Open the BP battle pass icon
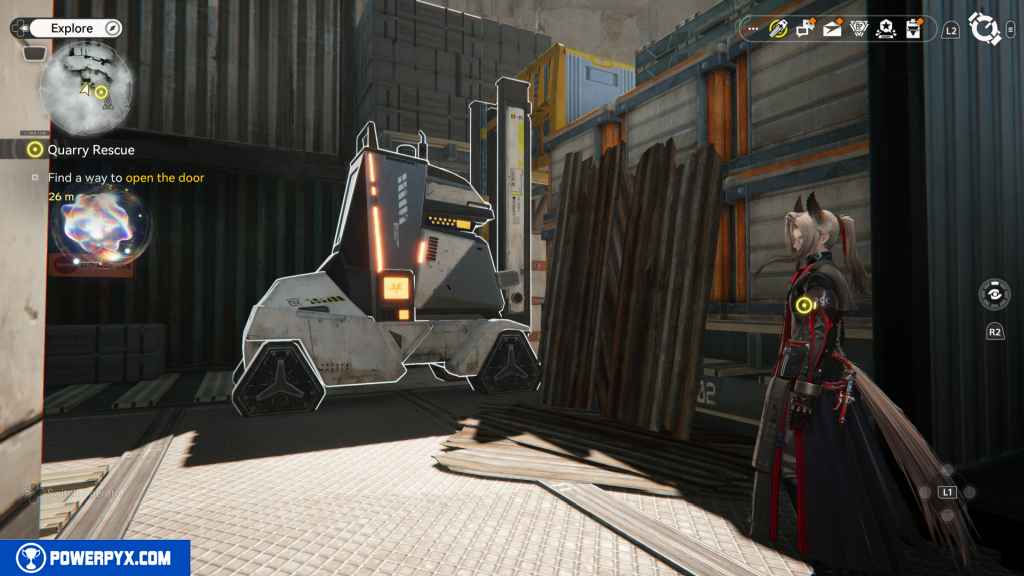This screenshot has width=1024, height=576. point(858,29)
